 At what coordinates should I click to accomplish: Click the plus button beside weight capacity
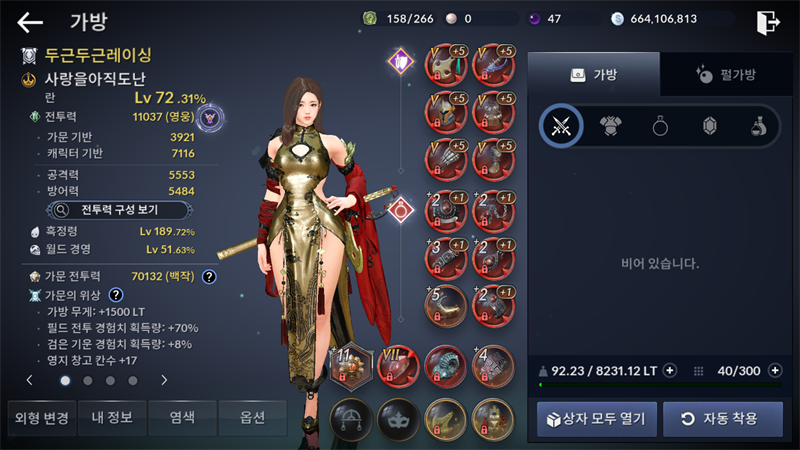(670, 370)
